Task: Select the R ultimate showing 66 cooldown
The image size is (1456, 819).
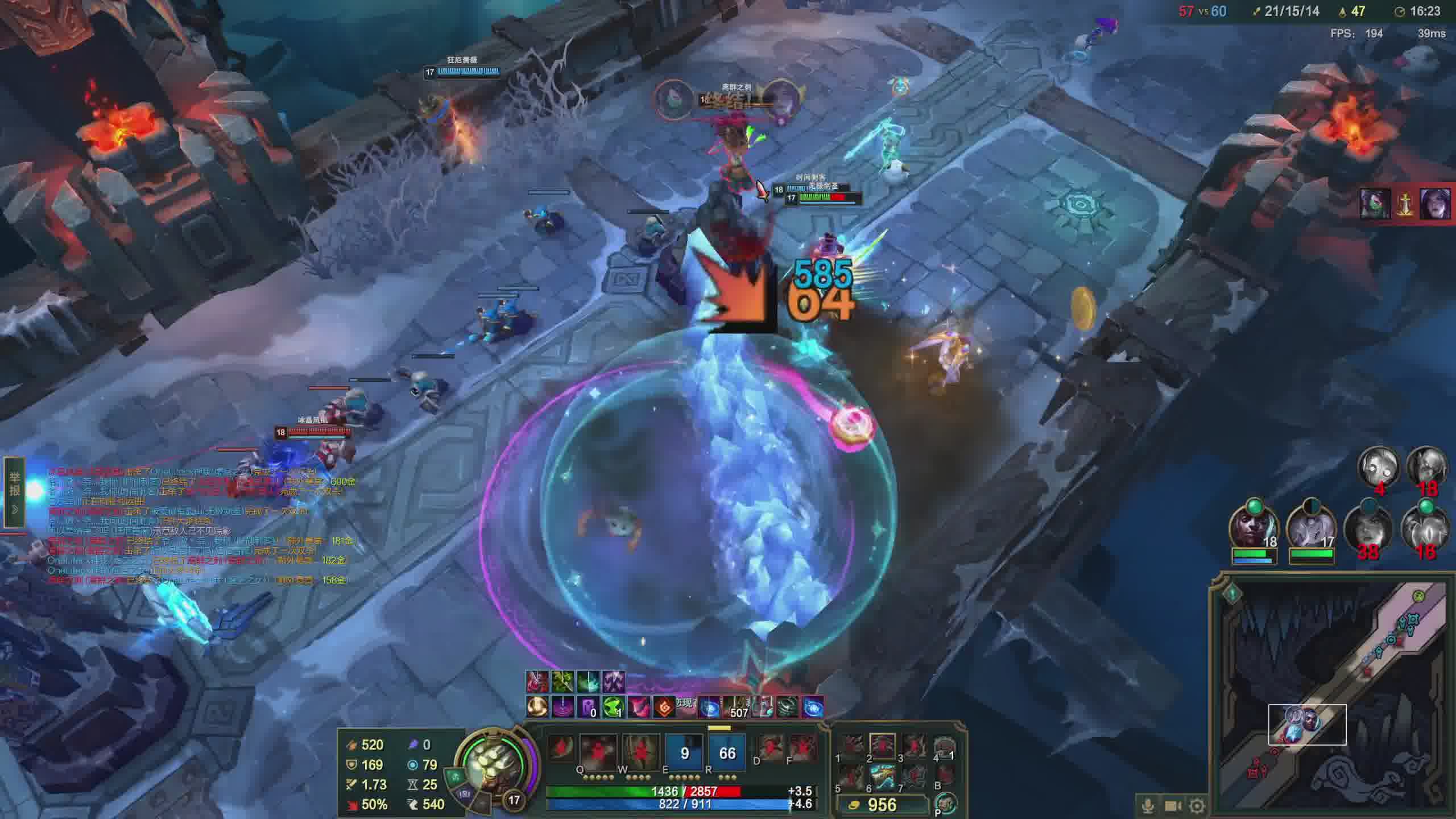Action: 727,753
